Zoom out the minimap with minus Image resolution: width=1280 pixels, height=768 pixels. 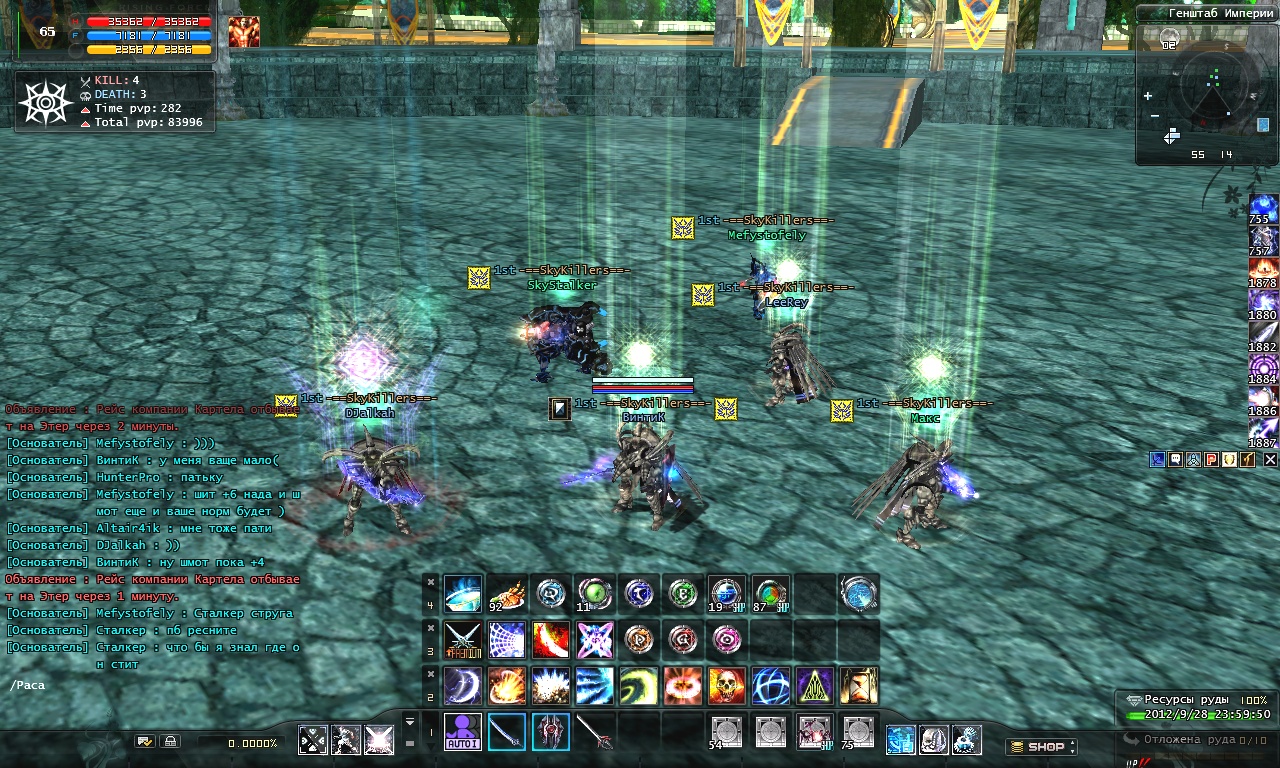click(1155, 116)
